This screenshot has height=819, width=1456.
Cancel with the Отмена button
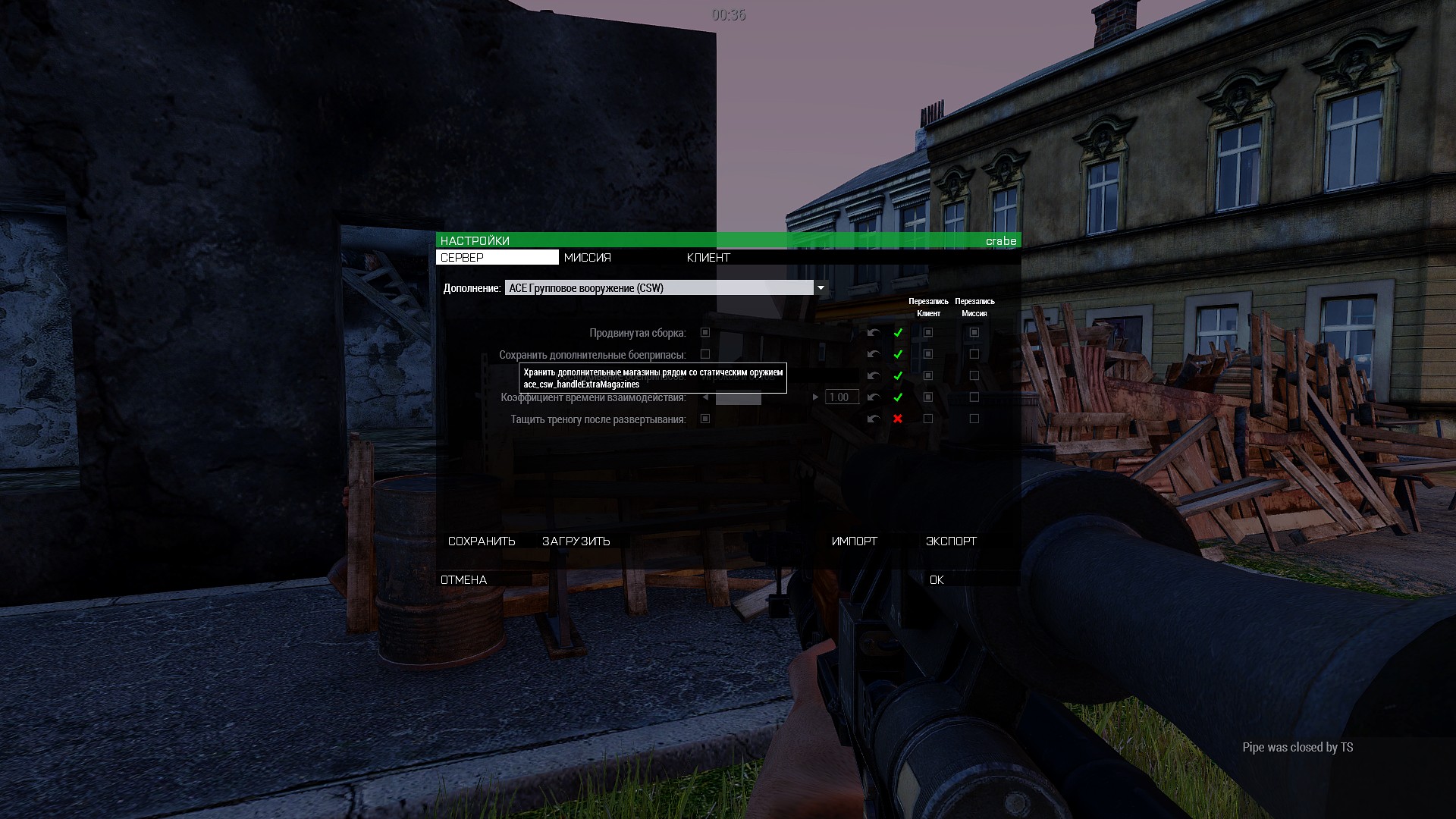click(x=464, y=580)
